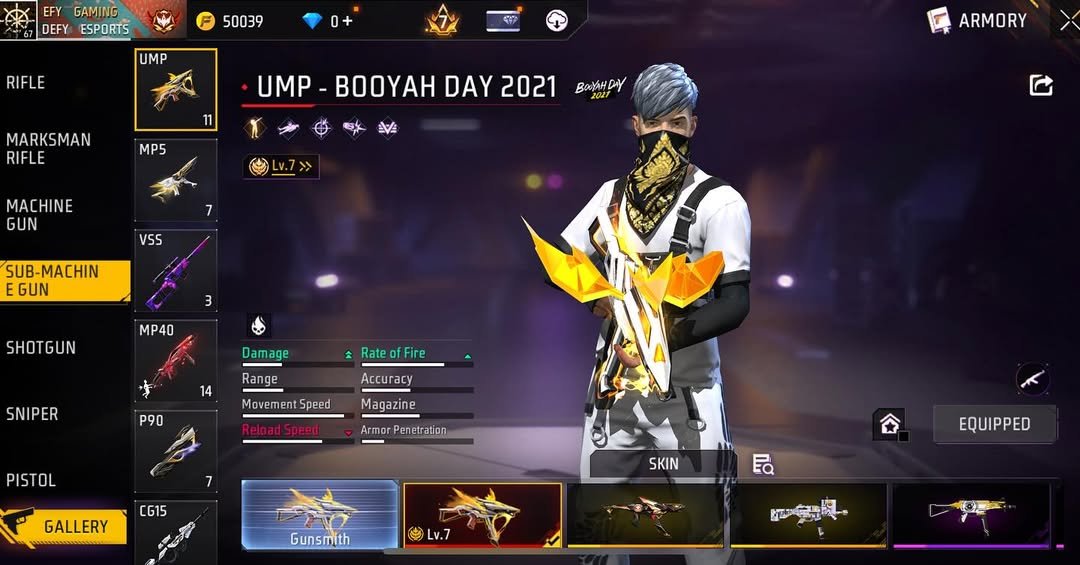
Task: Pick the P90 weapon slot
Action: tap(176, 451)
